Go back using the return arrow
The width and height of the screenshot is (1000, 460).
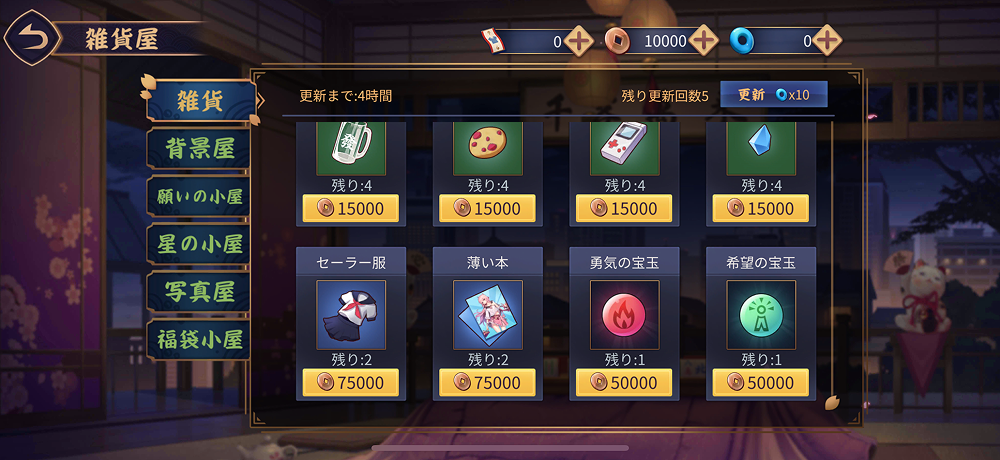[x=31, y=39]
